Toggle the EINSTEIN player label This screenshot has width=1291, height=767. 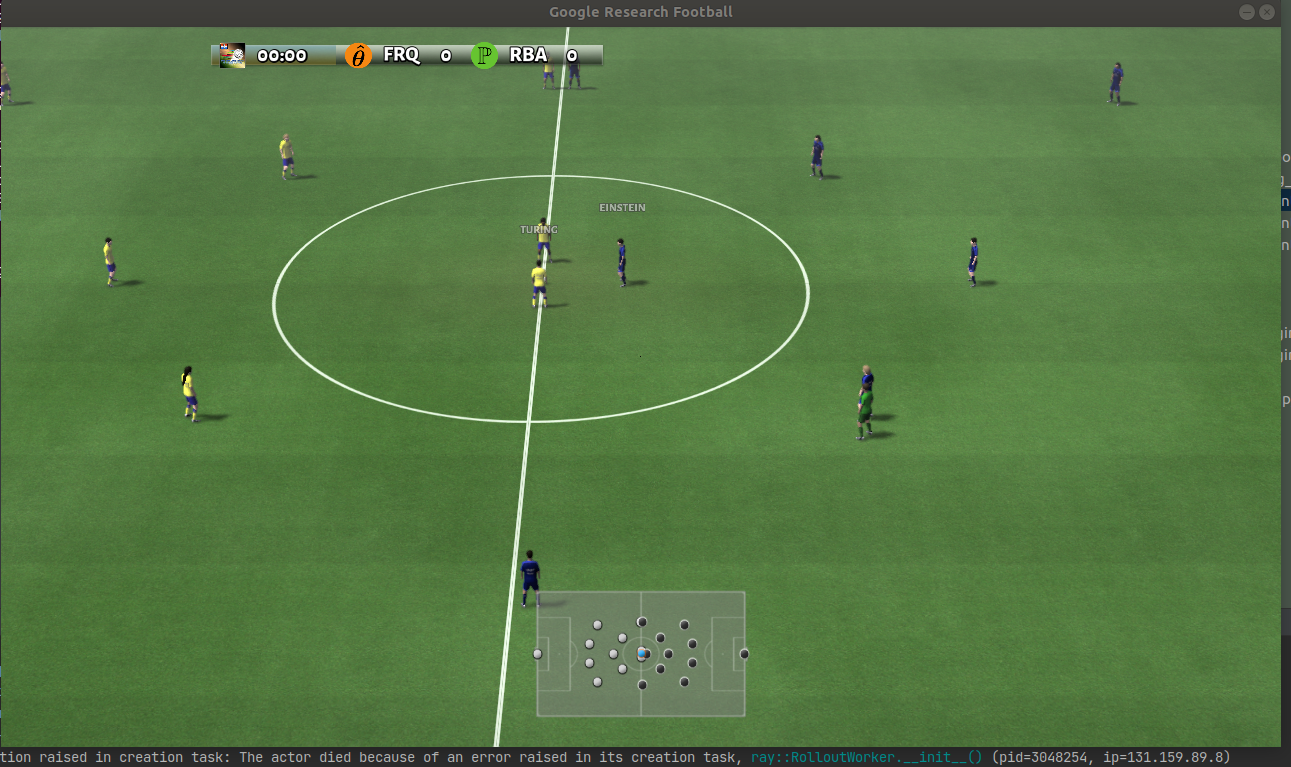coord(621,207)
